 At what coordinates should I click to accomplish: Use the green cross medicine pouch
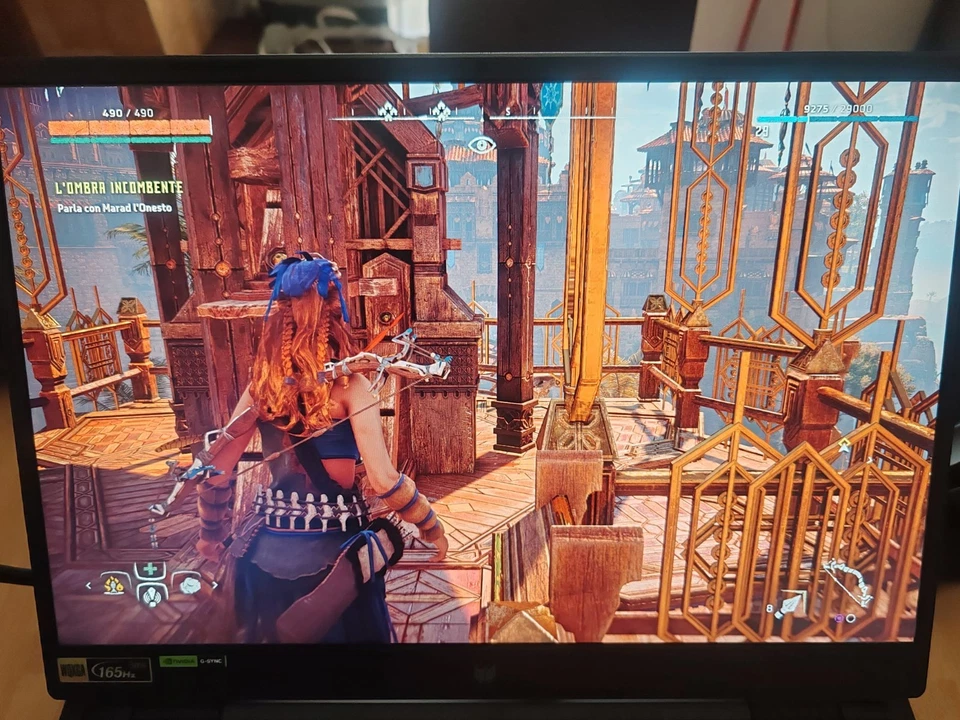(151, 569)
